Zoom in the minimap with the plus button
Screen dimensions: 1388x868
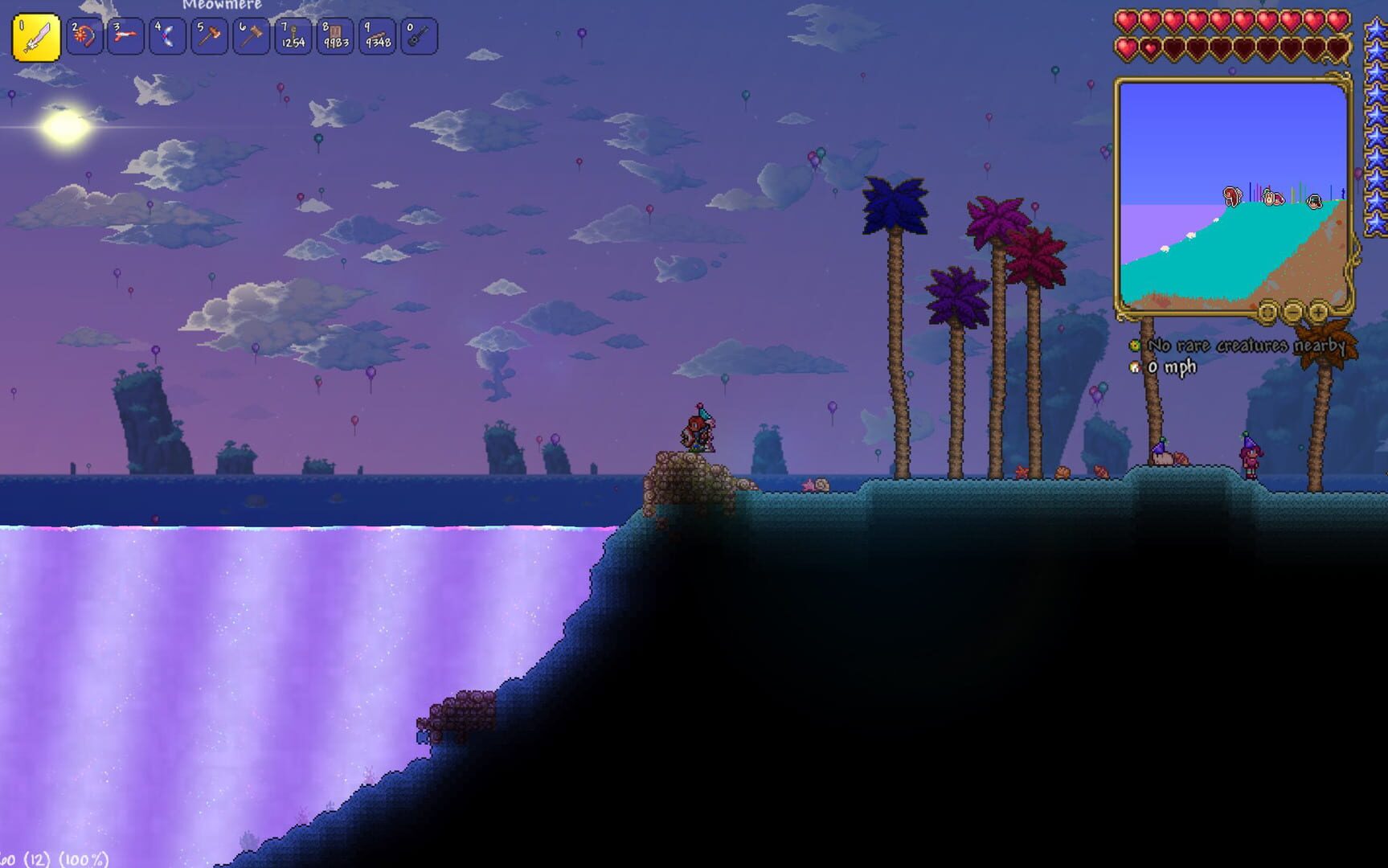pyautogui.click(x=1319, y=313)
